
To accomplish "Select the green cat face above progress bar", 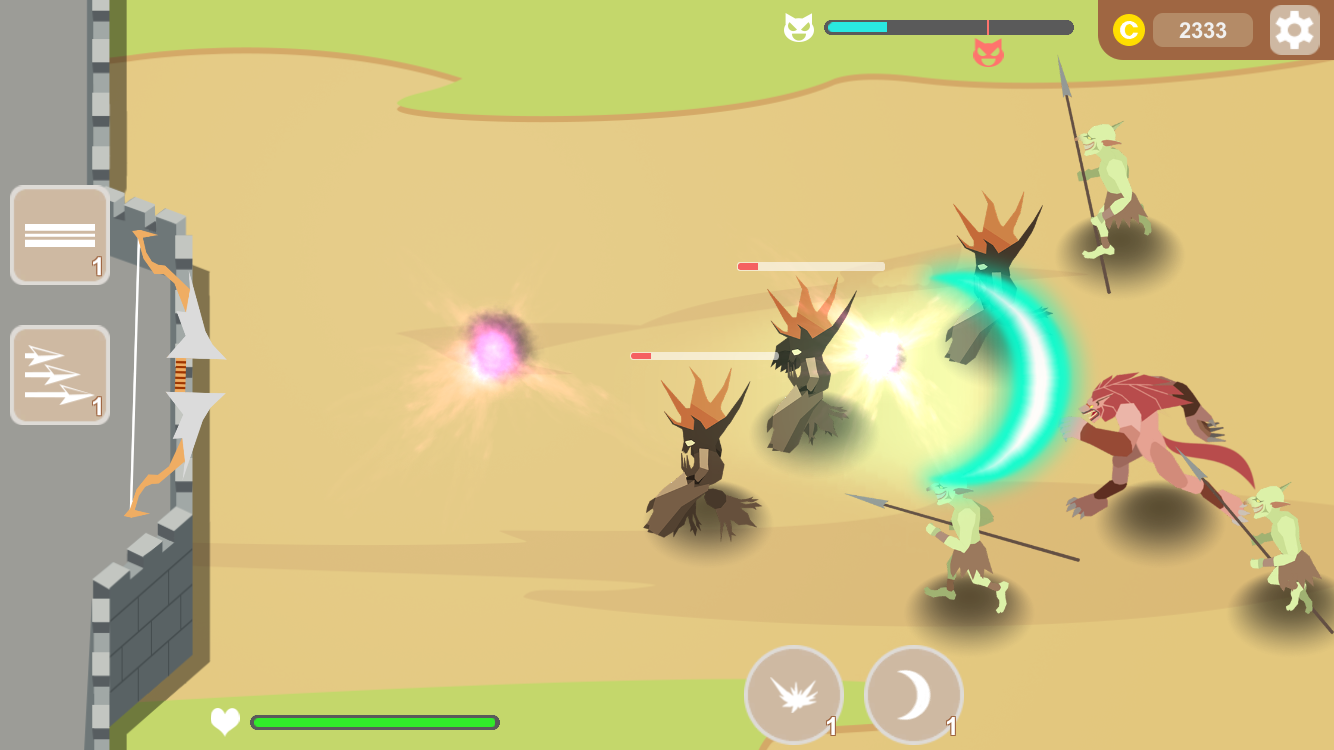I will point(798,27).
